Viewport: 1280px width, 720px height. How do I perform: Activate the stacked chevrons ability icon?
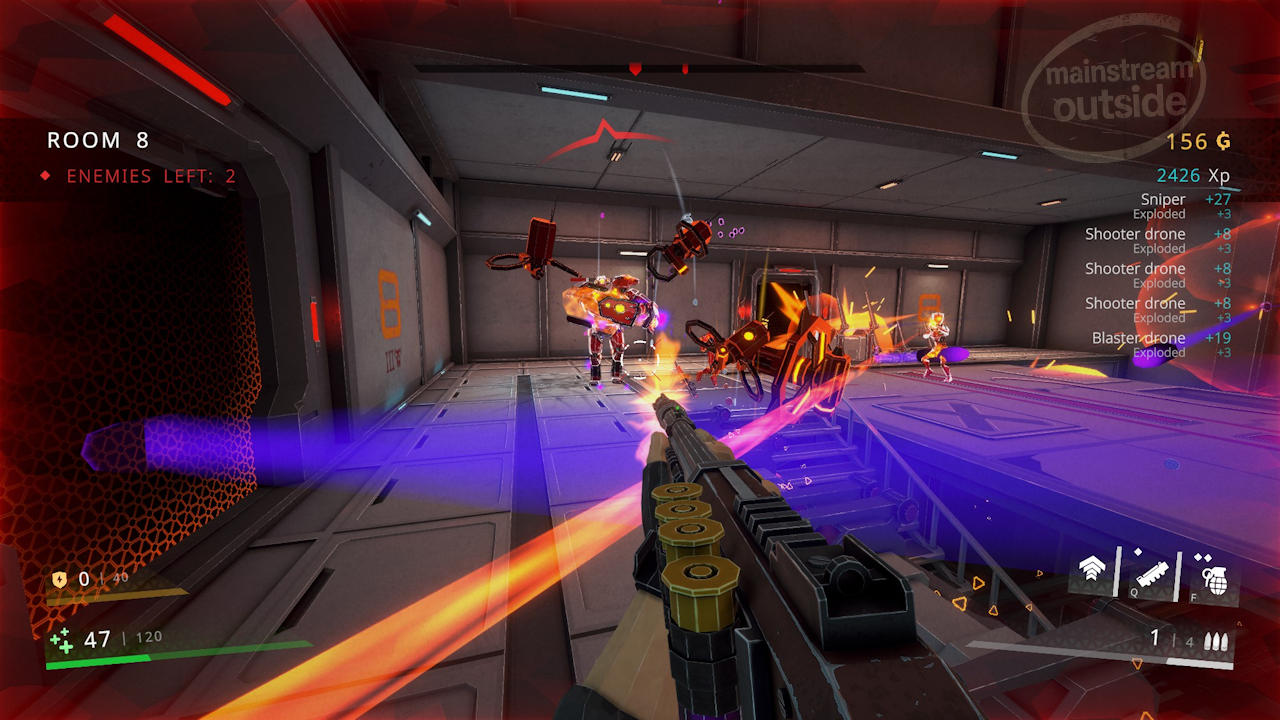pyautogui.click(x=1093, y=572)
